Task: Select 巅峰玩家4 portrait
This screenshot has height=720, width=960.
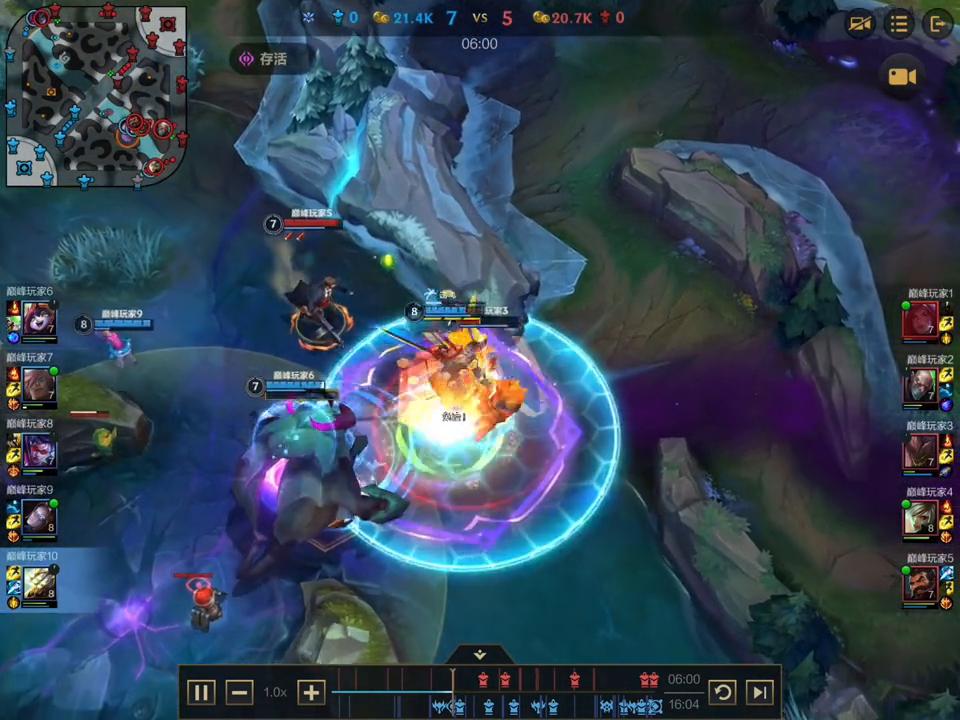Action: (920, 518)
